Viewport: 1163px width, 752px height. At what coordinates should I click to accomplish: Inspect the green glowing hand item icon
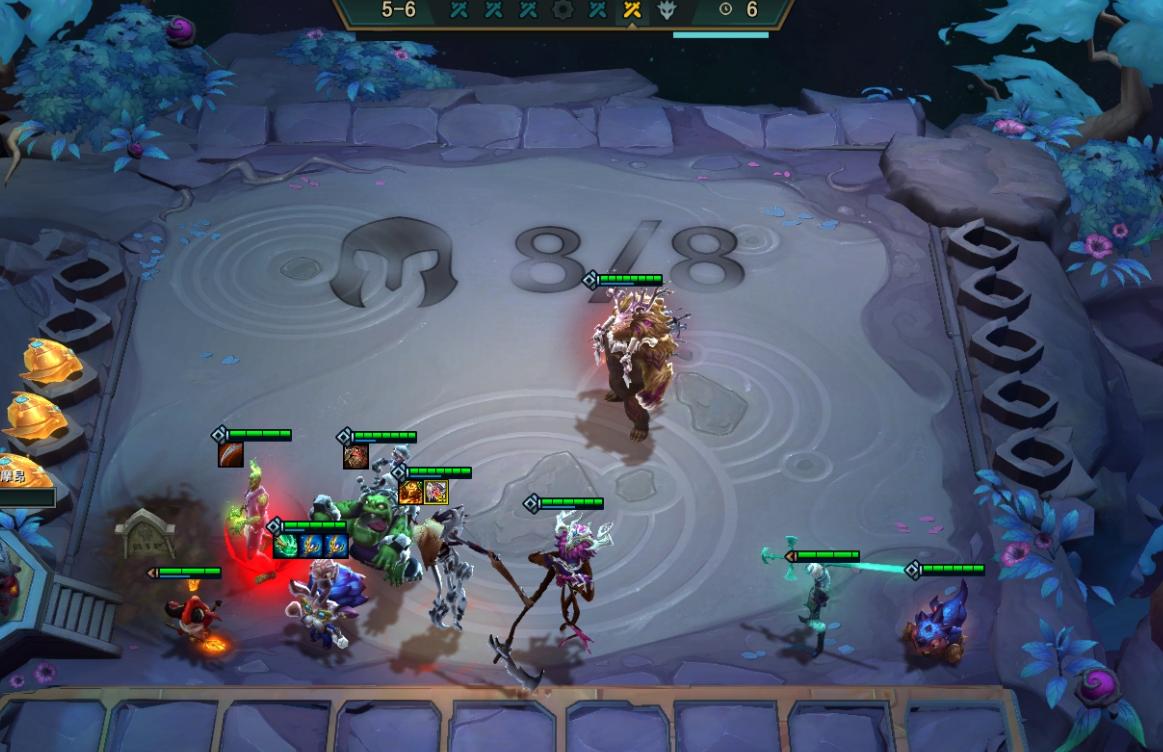pyautogui.click(x=286, y=546)
